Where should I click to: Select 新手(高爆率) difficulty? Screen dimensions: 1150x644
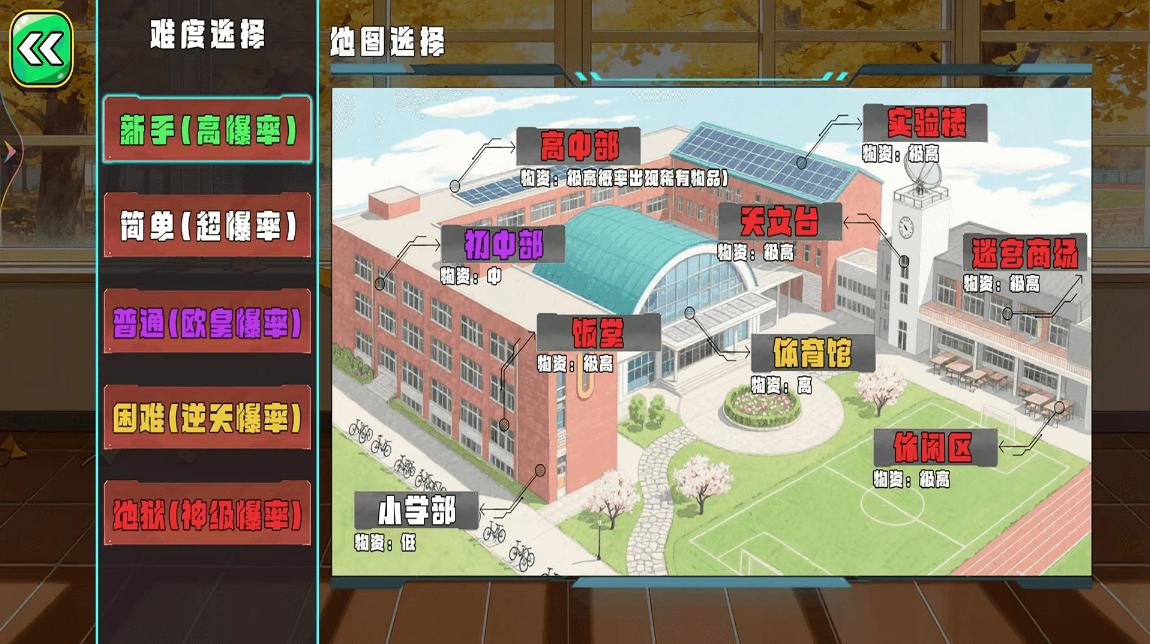point(207,130)
